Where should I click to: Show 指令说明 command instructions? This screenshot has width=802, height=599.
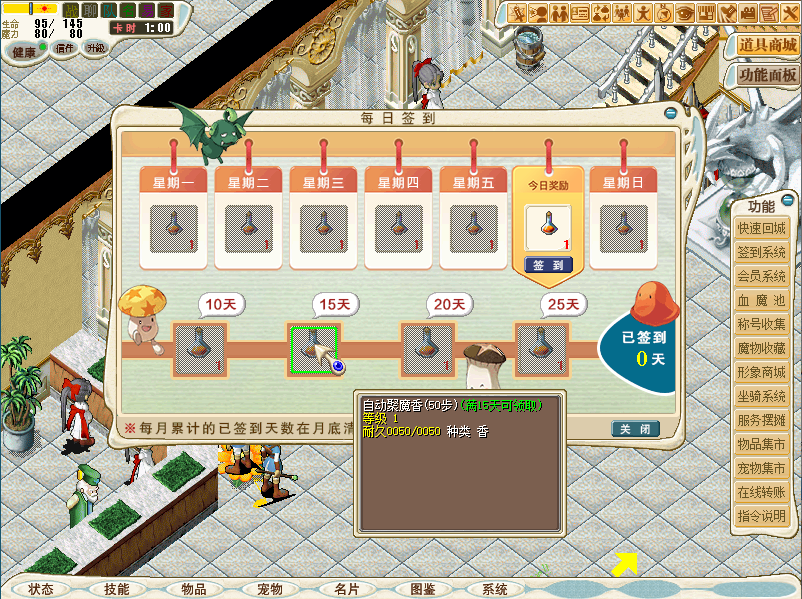click(x=762, y=516)
